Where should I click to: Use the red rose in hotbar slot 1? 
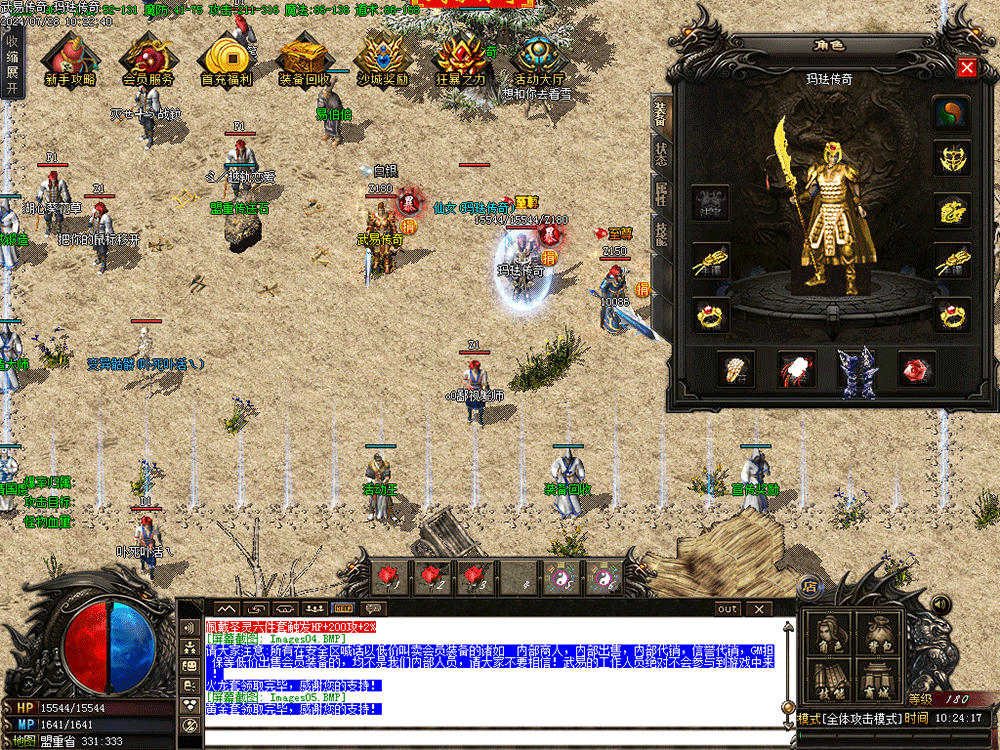click(388, 577)
